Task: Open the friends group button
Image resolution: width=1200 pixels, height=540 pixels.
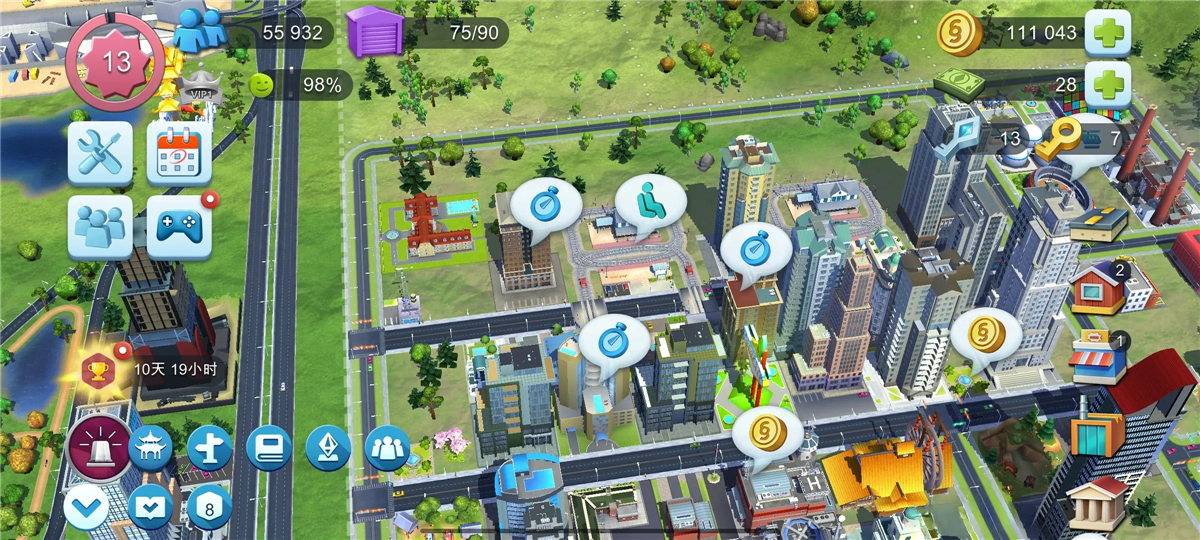Action: point(100,227)
